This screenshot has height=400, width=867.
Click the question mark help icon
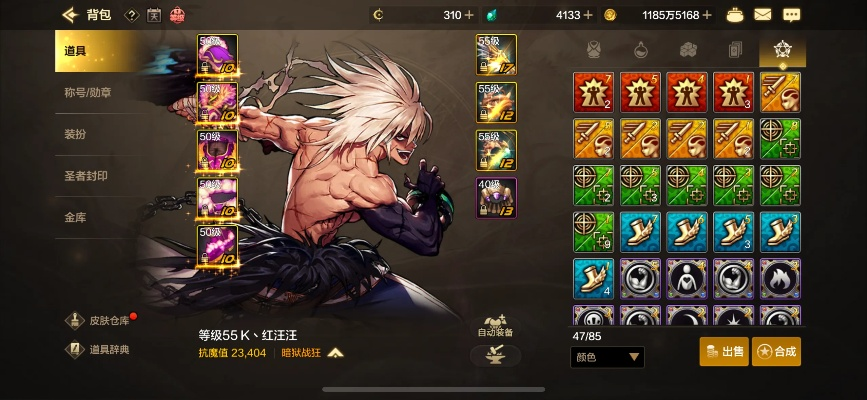click(x=131, y=15)
